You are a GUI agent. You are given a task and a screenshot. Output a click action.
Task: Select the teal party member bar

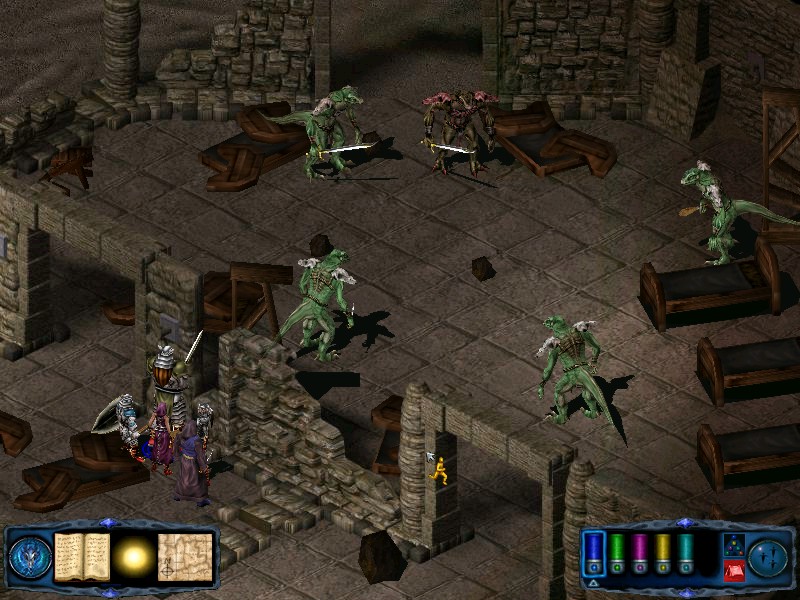click(x=686, y=551)
